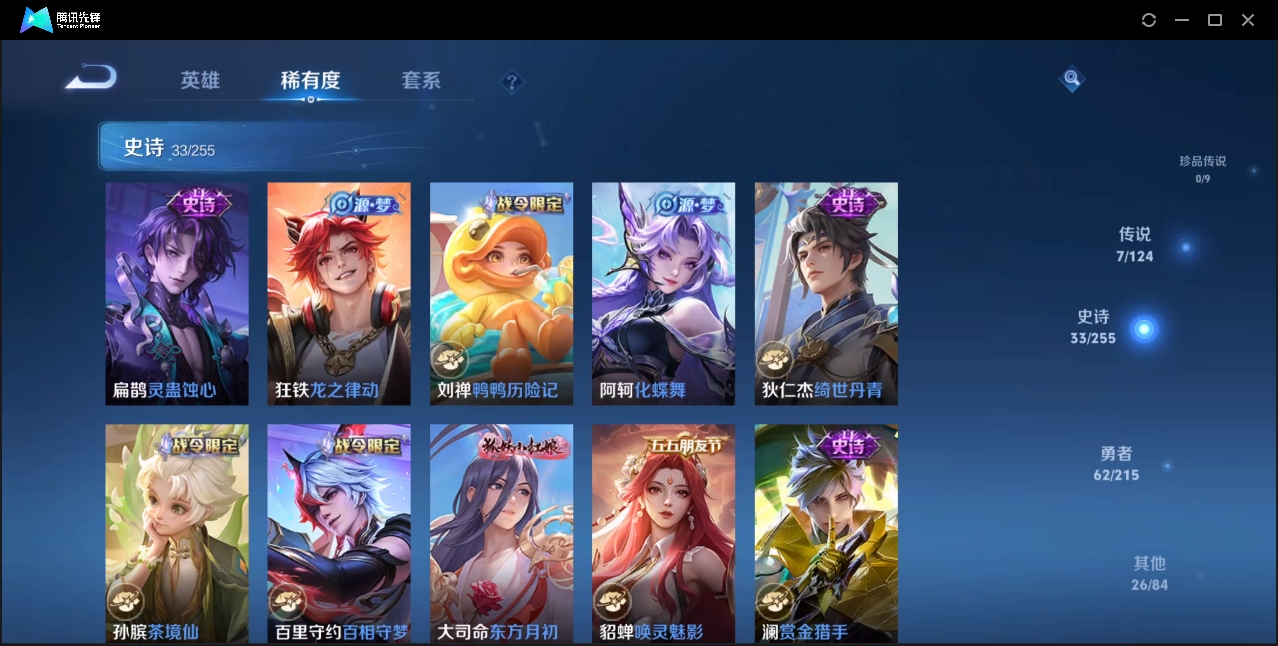The height and width of the screenshot is (646, 1278).
Task: Choose the 大司命 东方月初 skin card
Action: (501, 533)
